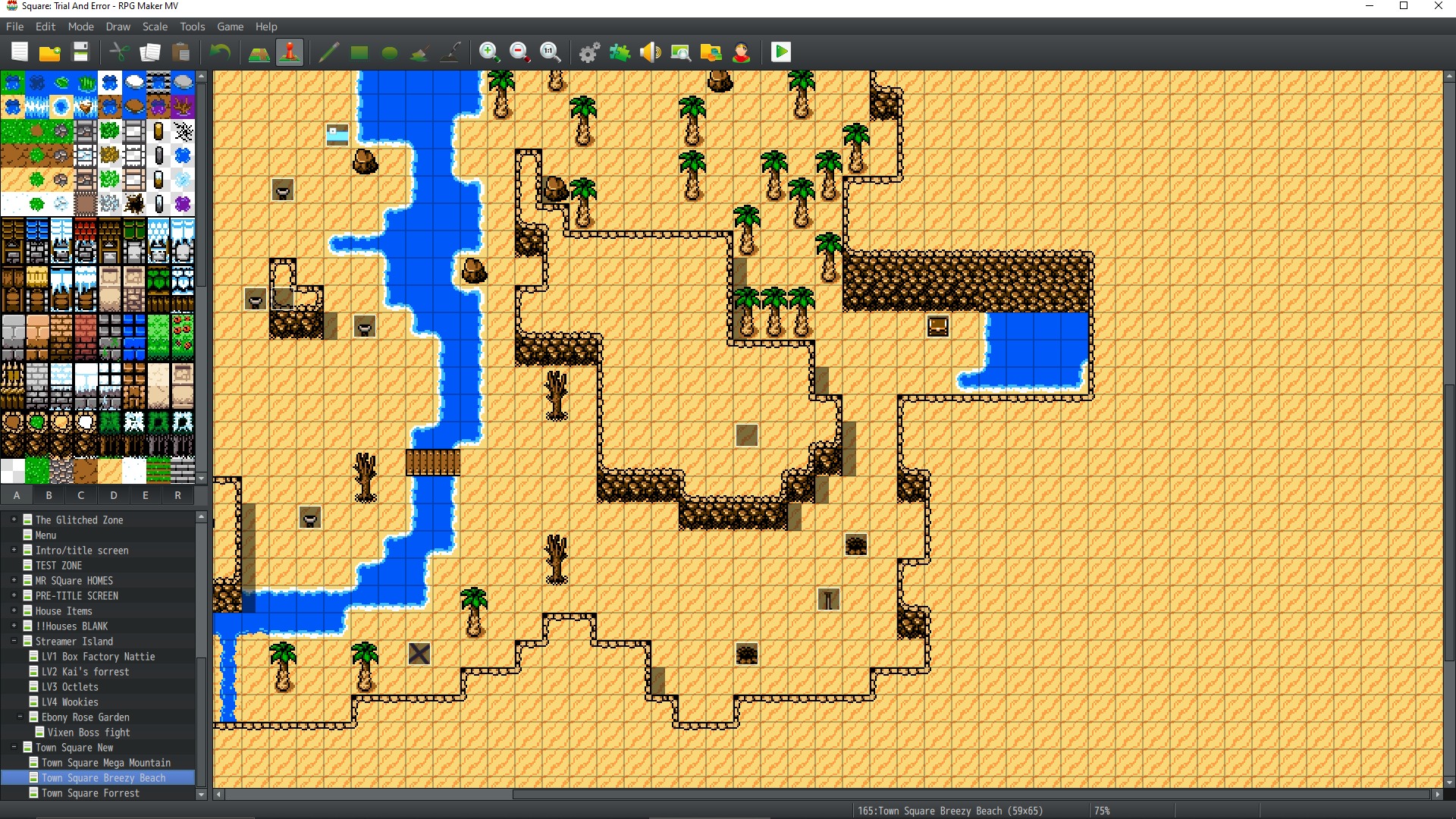Switch to Event mode
This screenshot has height=819, width=1456.
click(290, 52)
